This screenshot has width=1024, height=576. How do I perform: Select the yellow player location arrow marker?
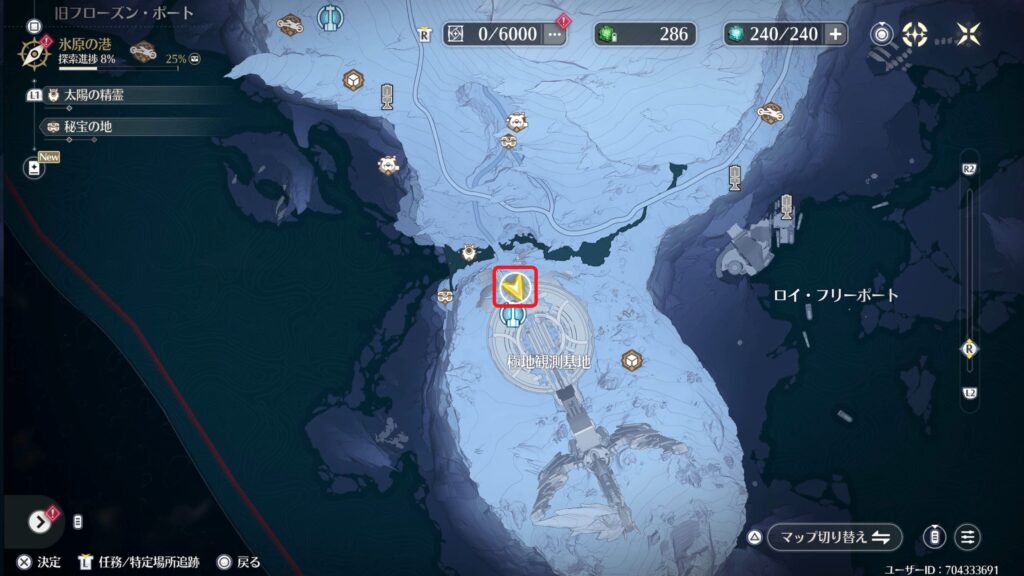[x=514, y=288]
